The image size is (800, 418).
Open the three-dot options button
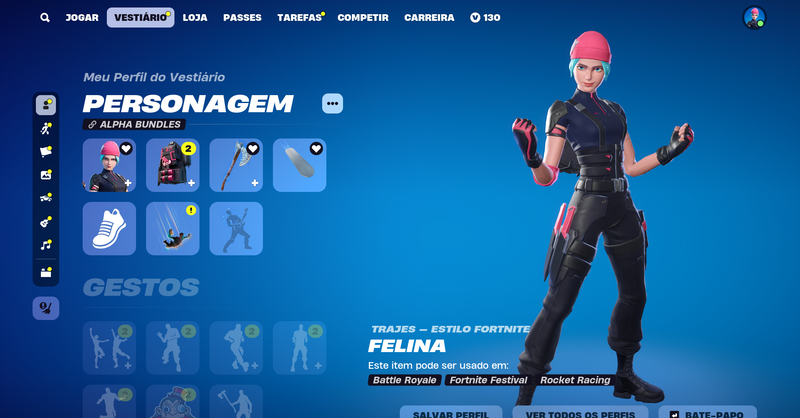pos(332,103)
